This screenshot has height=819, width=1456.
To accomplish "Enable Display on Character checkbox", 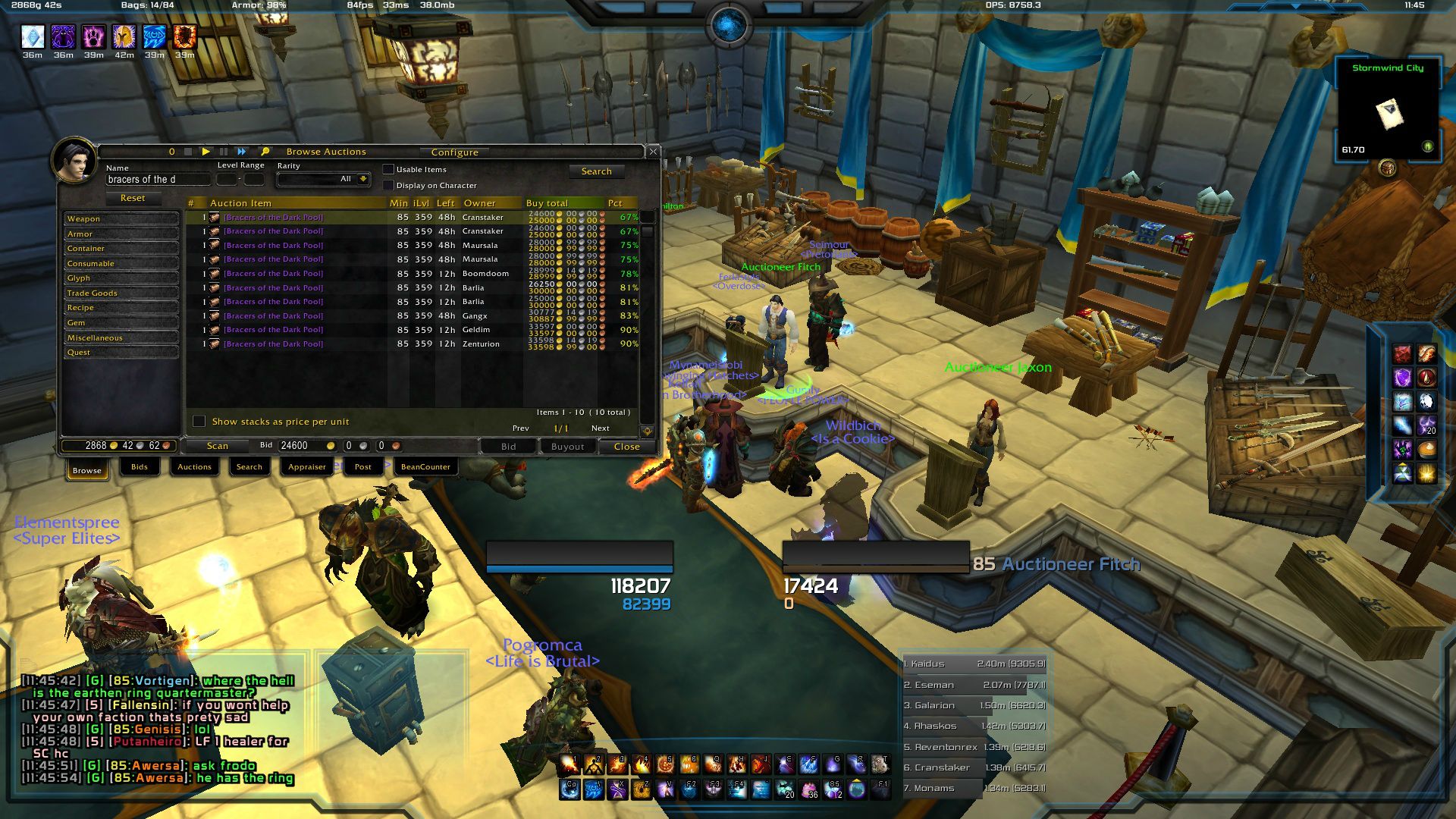I will tap(388, 185).
